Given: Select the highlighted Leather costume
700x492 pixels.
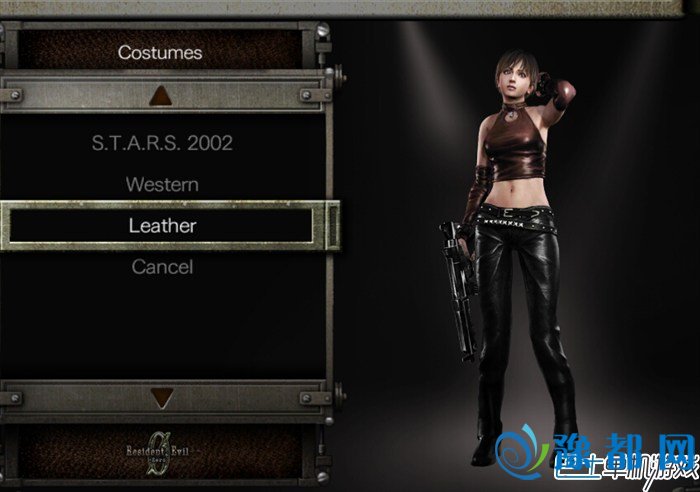Looking at the screenshot, I should [162, 226].
